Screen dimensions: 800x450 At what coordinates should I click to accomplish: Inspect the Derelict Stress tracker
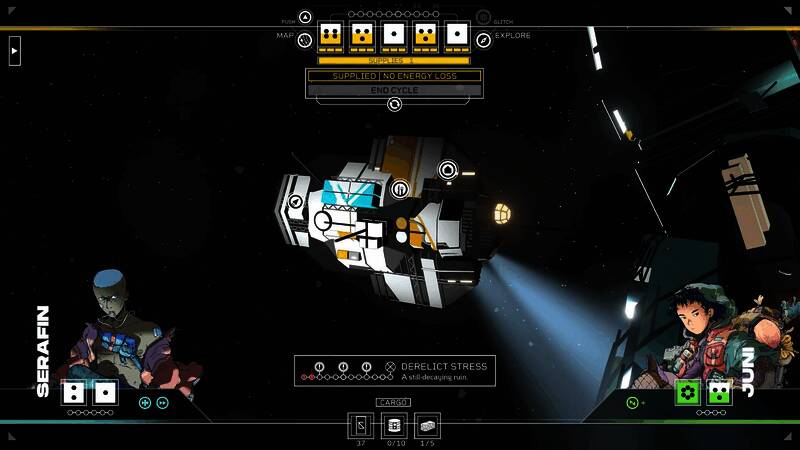click(394, 371)
